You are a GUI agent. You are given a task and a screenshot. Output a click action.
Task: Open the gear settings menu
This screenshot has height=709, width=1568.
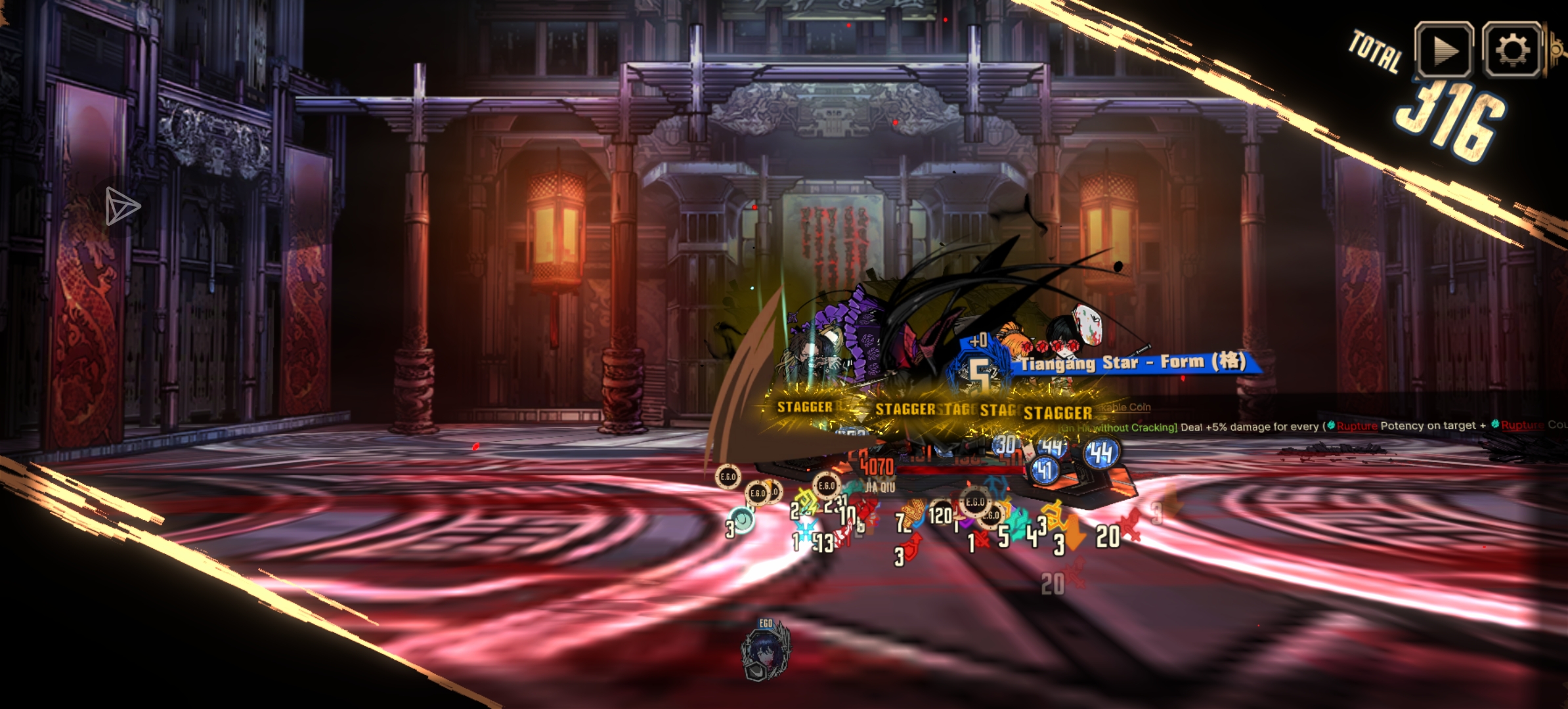click(1512, 51)
